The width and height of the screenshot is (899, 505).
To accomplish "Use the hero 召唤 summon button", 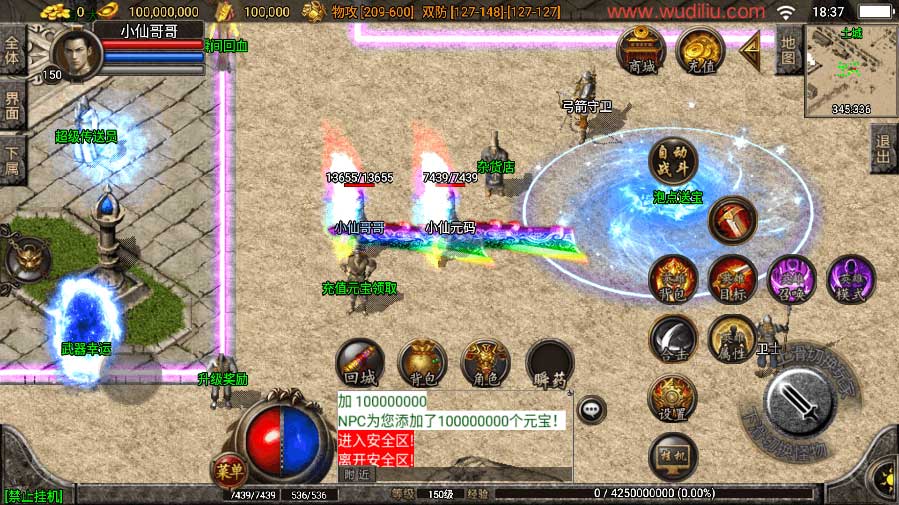I will pyautogui.click(x=791, y=279).
